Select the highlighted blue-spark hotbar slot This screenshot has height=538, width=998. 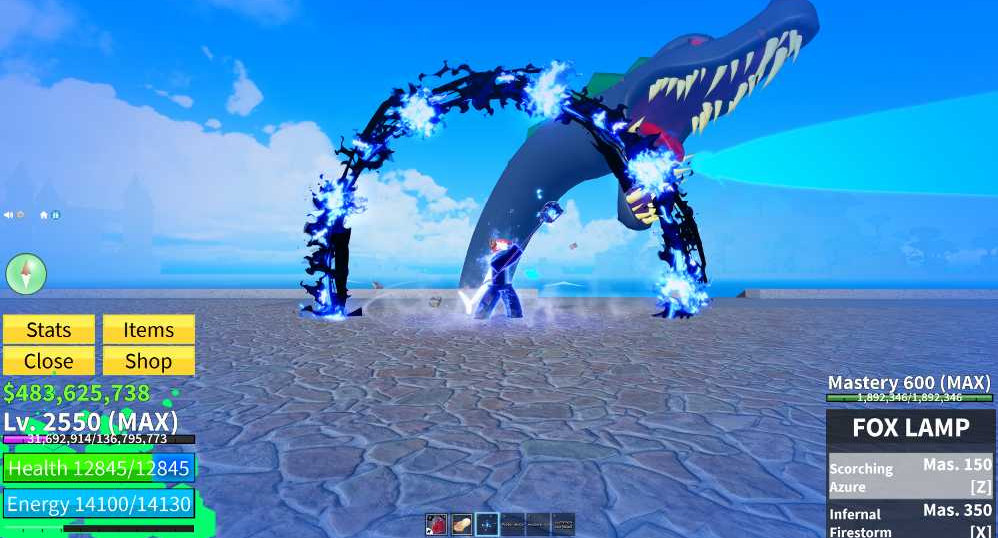click(487, 524)
